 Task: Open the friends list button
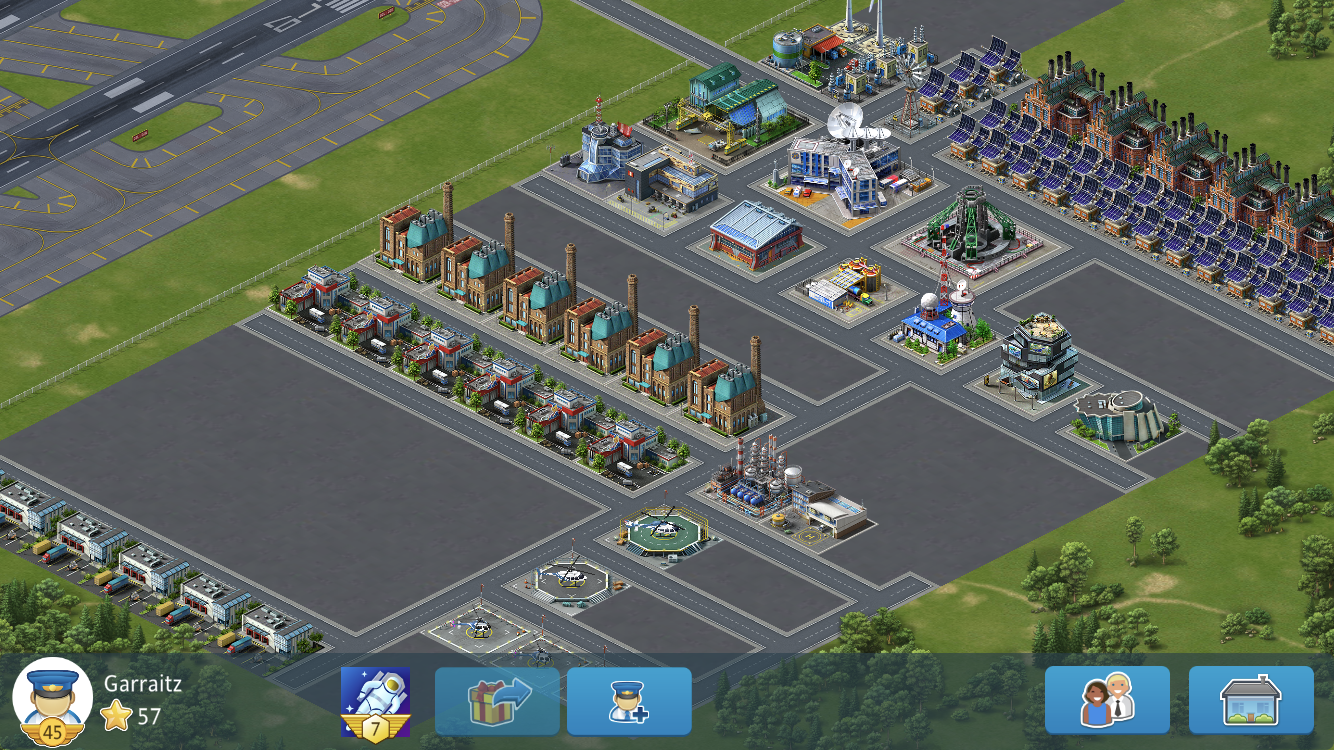(x=1107, y=700)
